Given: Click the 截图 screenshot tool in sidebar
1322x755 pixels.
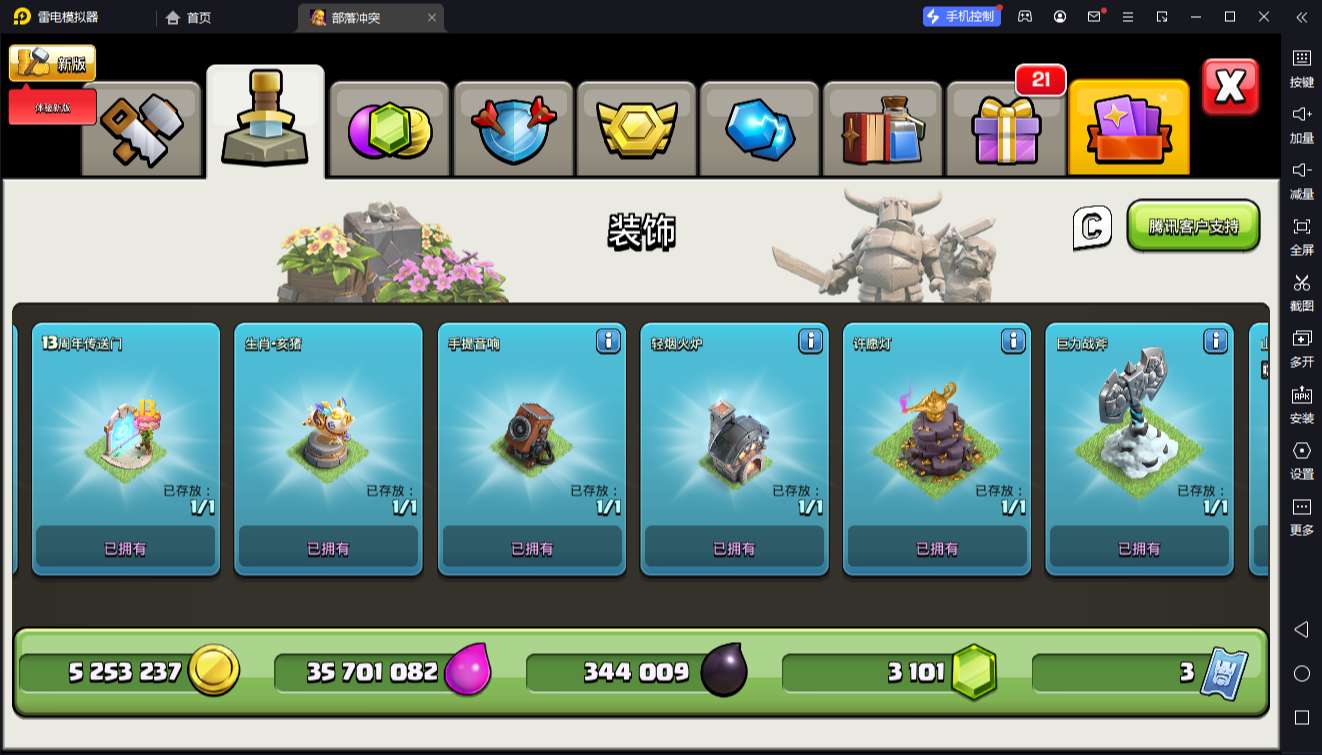Looking at the screenshot, I should [x=1301, y=292].
